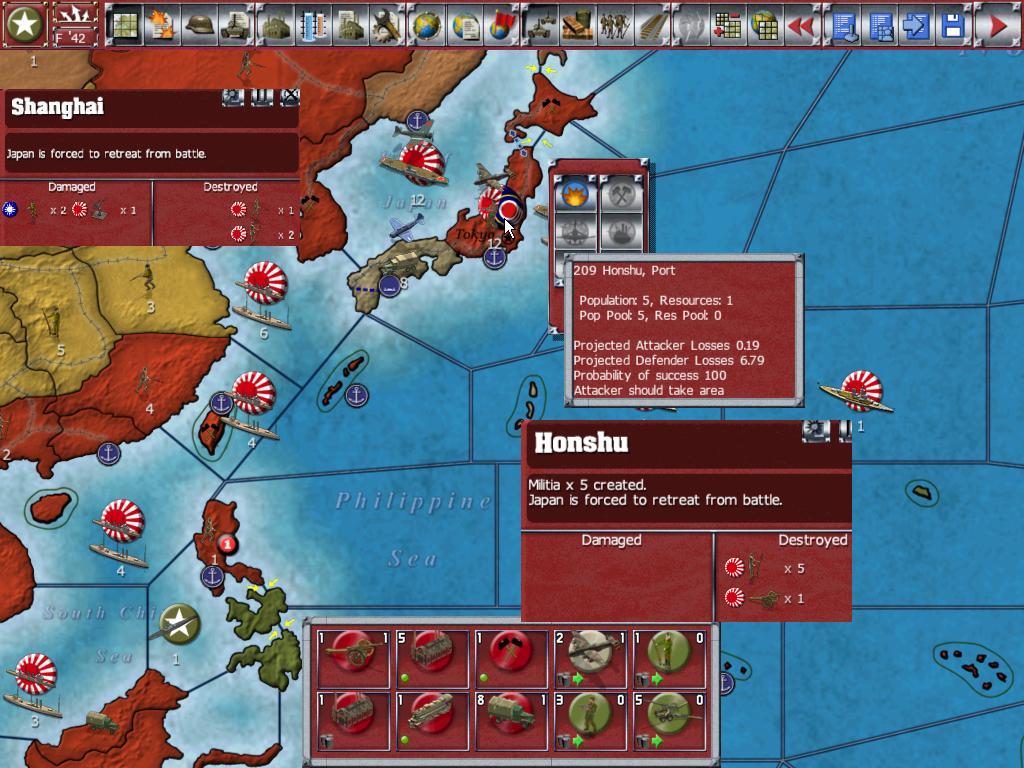
Task: Click the tank and document toolbar icon
Action: (x=237, y=25)
